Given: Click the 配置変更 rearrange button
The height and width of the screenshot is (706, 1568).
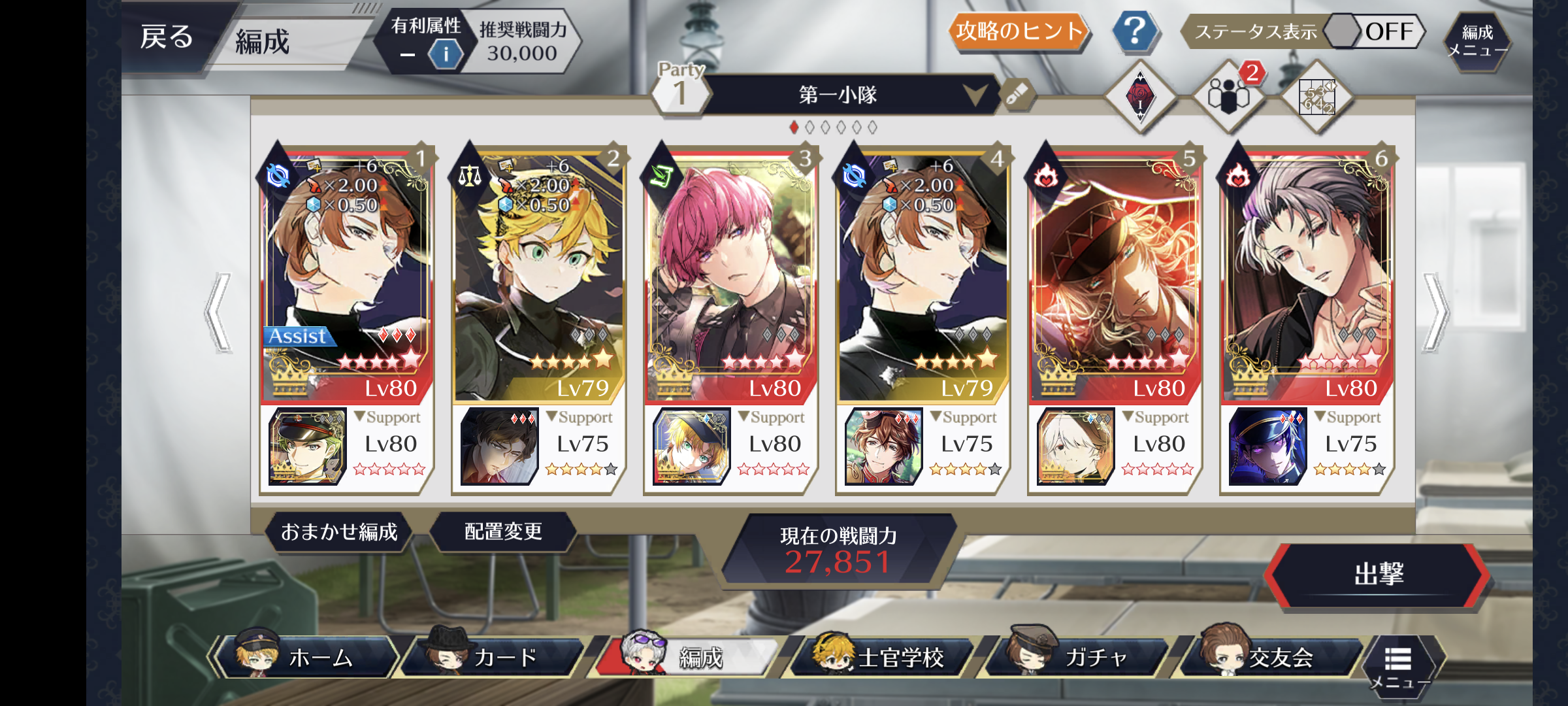Looking at the screenshot, I should [x=503, y=532].
